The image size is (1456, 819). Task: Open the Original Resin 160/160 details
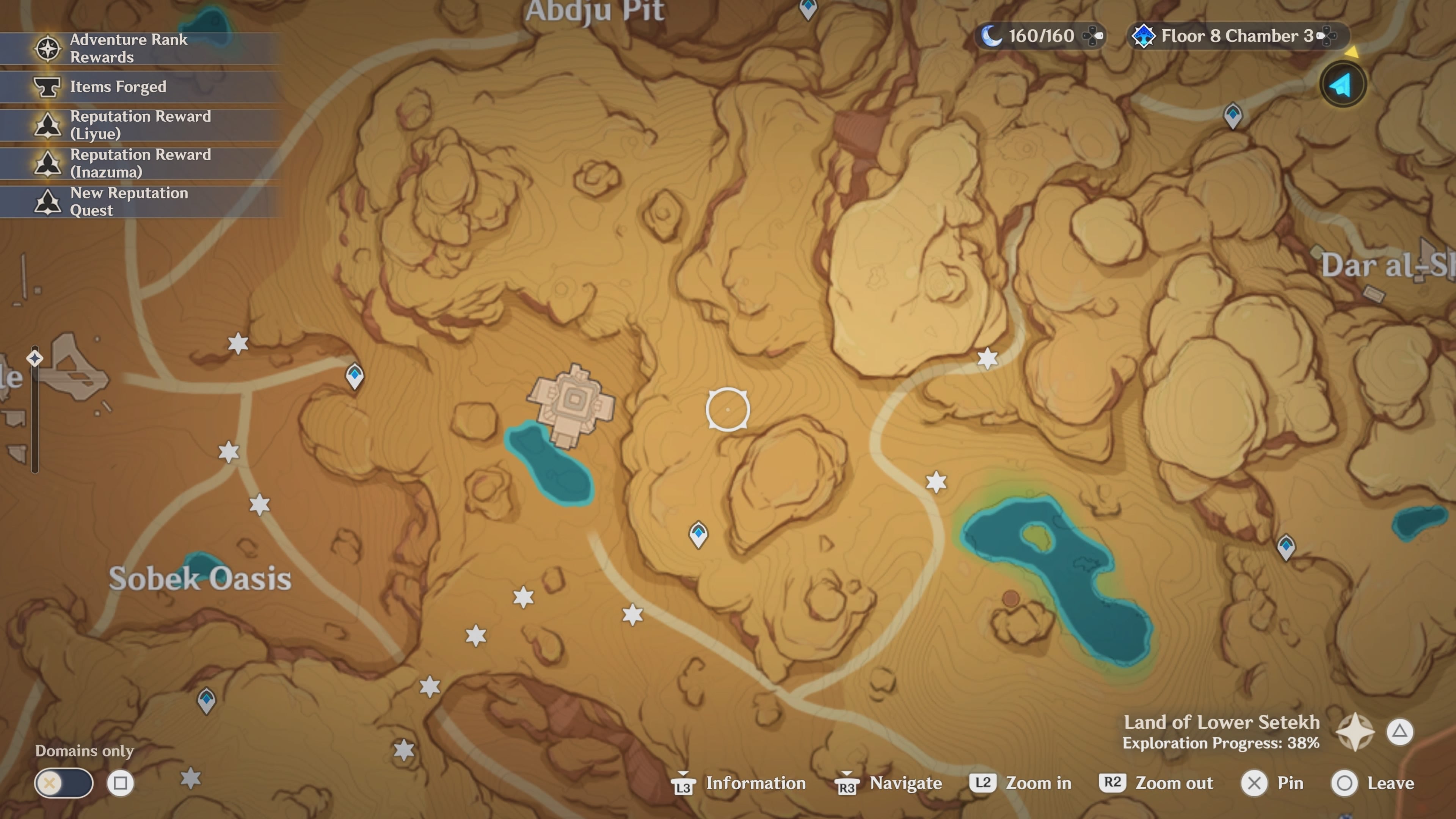tap(1040, 36)
